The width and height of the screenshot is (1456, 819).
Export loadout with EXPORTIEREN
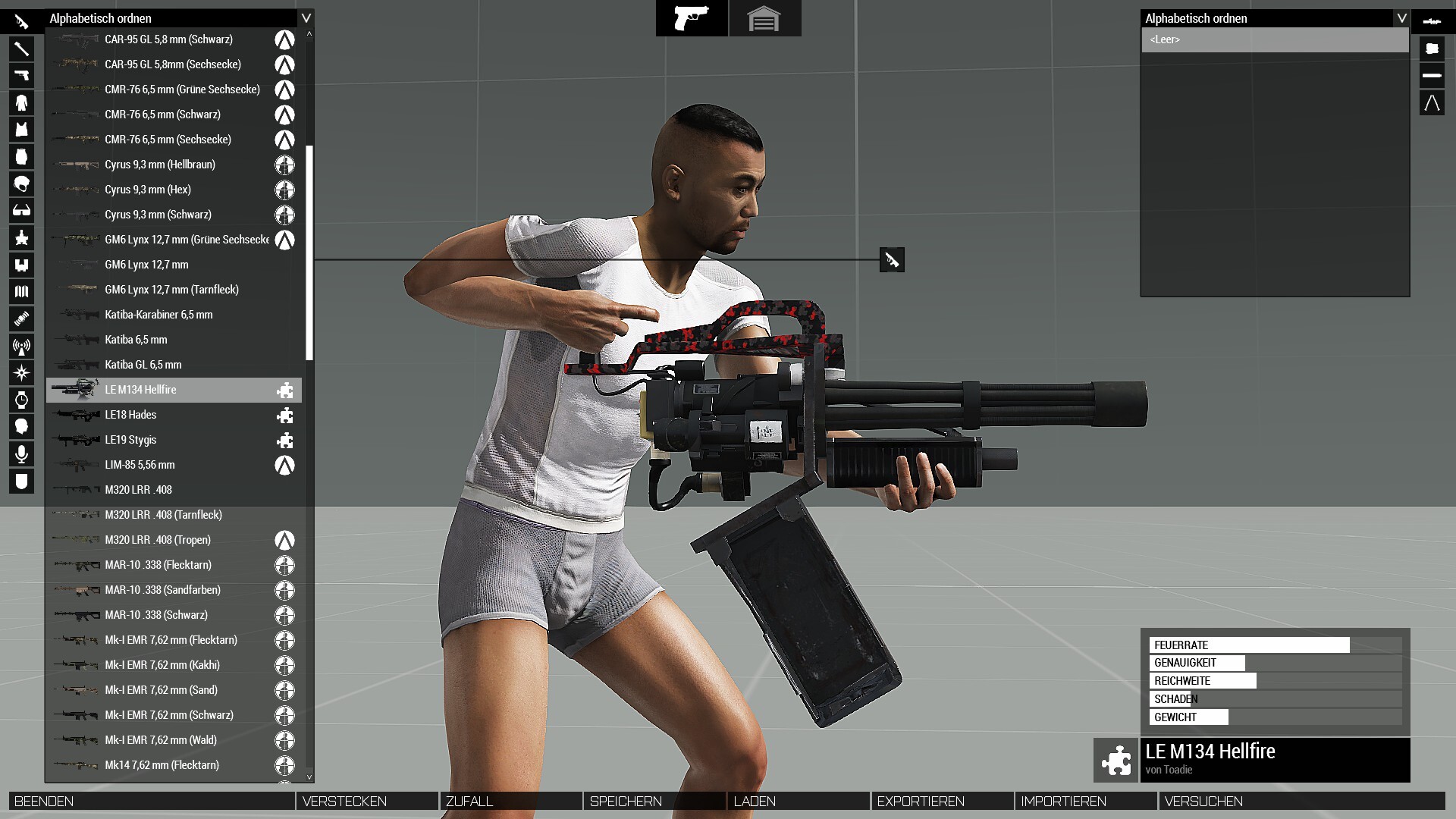pyautogui.click(x=942, y=801)
